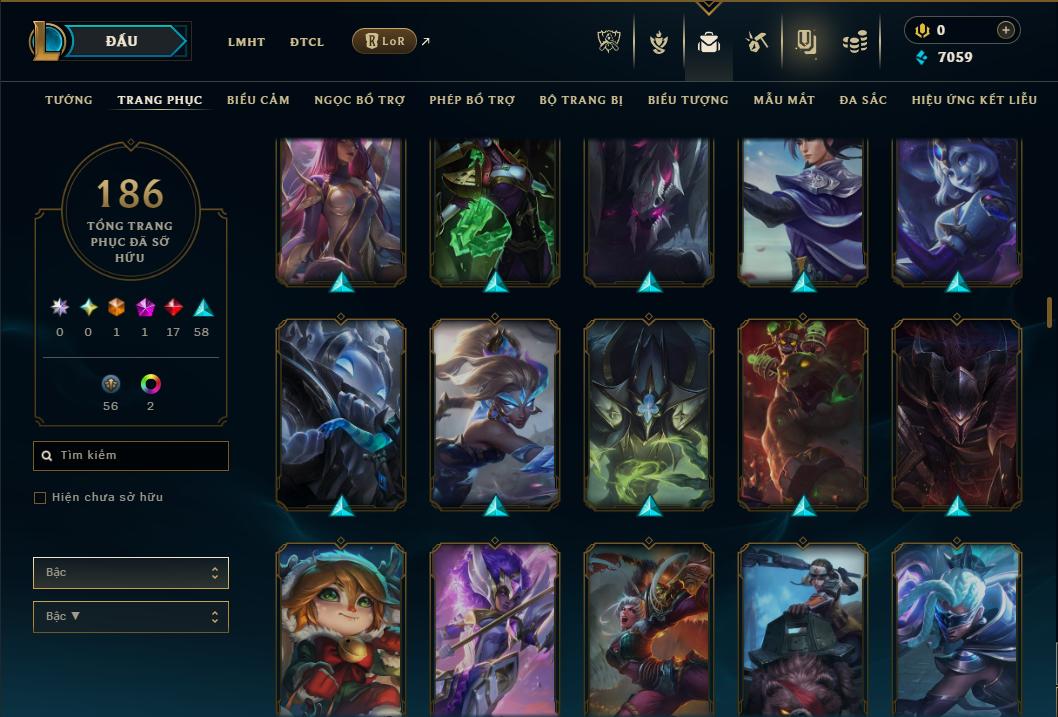Select the NGỌC BỔ TRỢ tab
The height and width of the screenshot is (717, 1058).
(x=359, y=100)
